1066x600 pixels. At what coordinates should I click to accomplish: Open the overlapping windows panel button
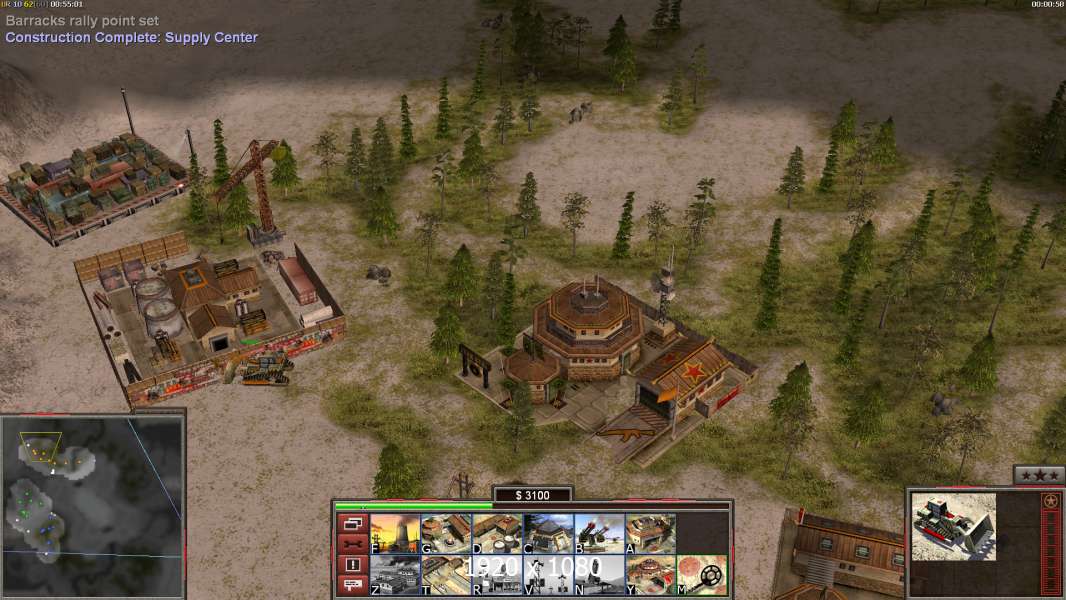coord(352,523)
